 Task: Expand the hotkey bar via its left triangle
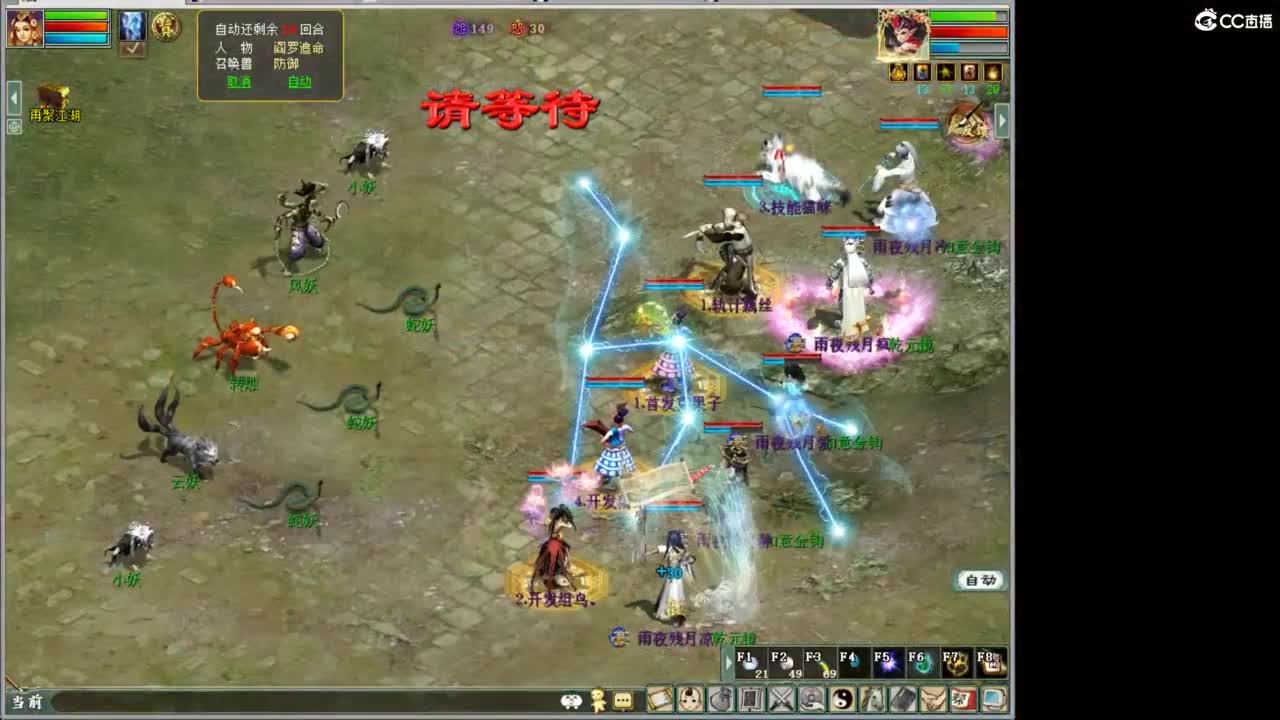click(x=728, y=662)
